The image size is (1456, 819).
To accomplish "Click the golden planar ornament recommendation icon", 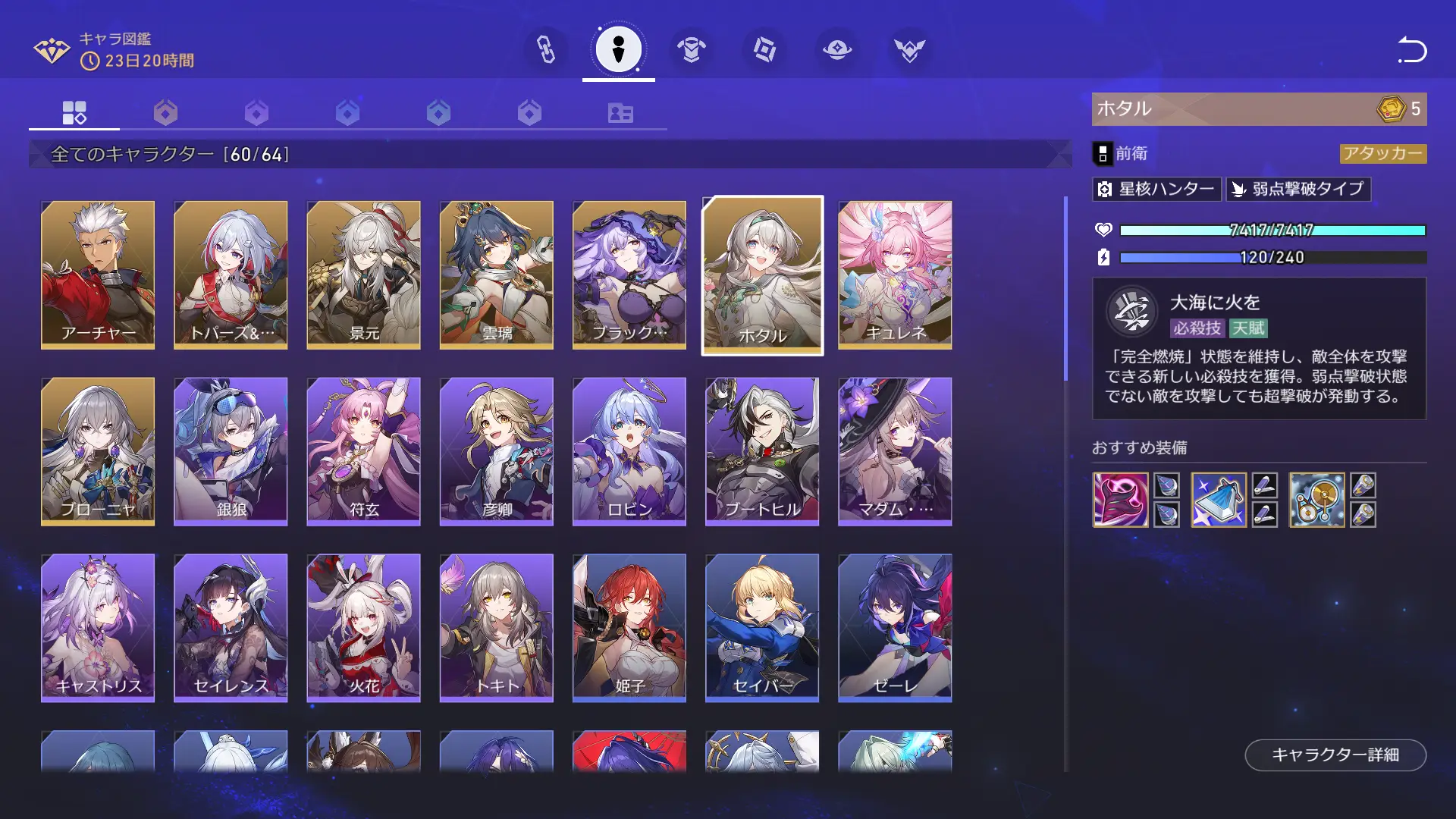I will click(1317, 498).
